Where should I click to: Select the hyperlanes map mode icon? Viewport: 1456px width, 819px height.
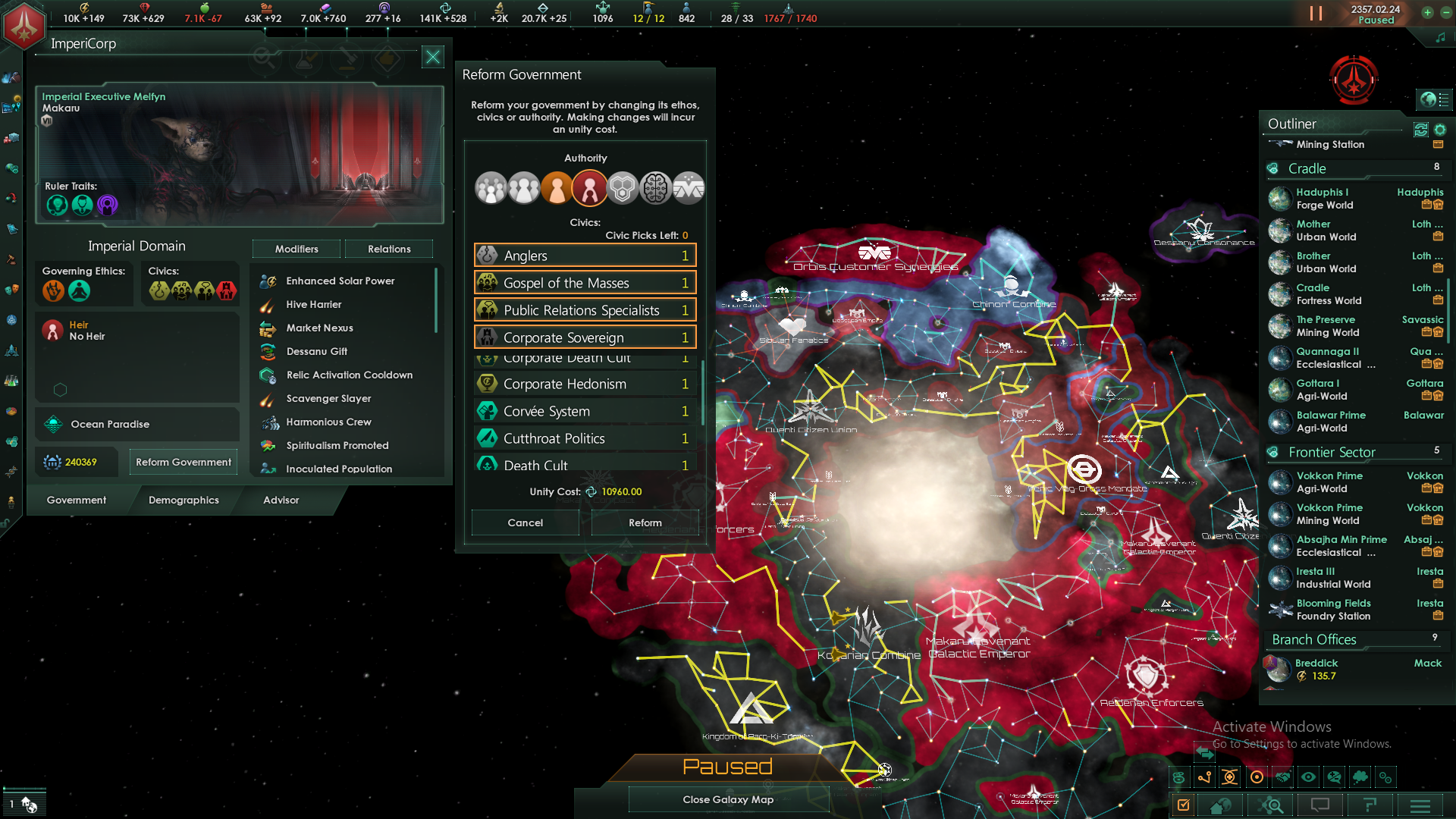click(1205, 777)
